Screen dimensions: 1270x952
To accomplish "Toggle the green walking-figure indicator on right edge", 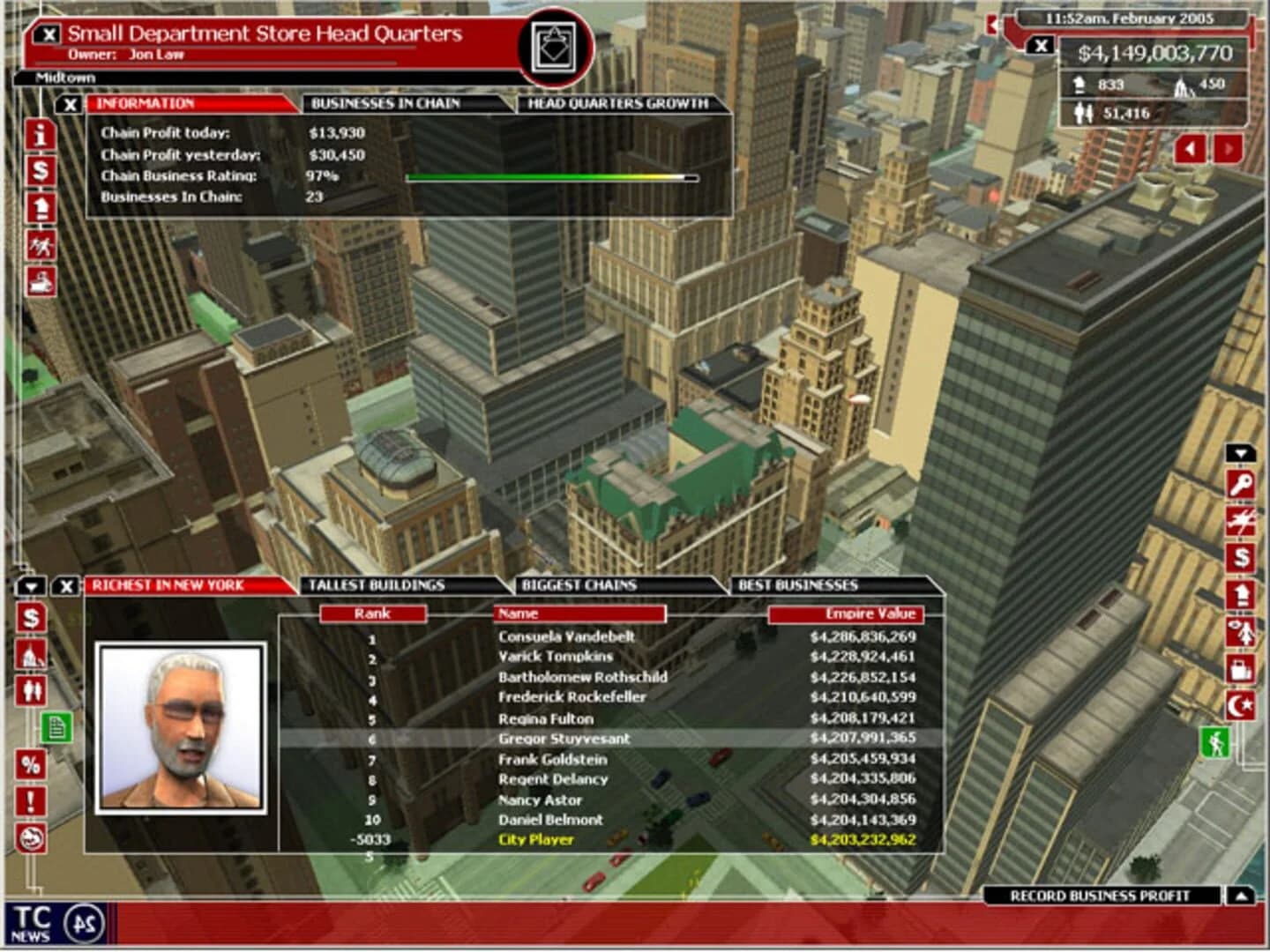I will [1217, 743].
